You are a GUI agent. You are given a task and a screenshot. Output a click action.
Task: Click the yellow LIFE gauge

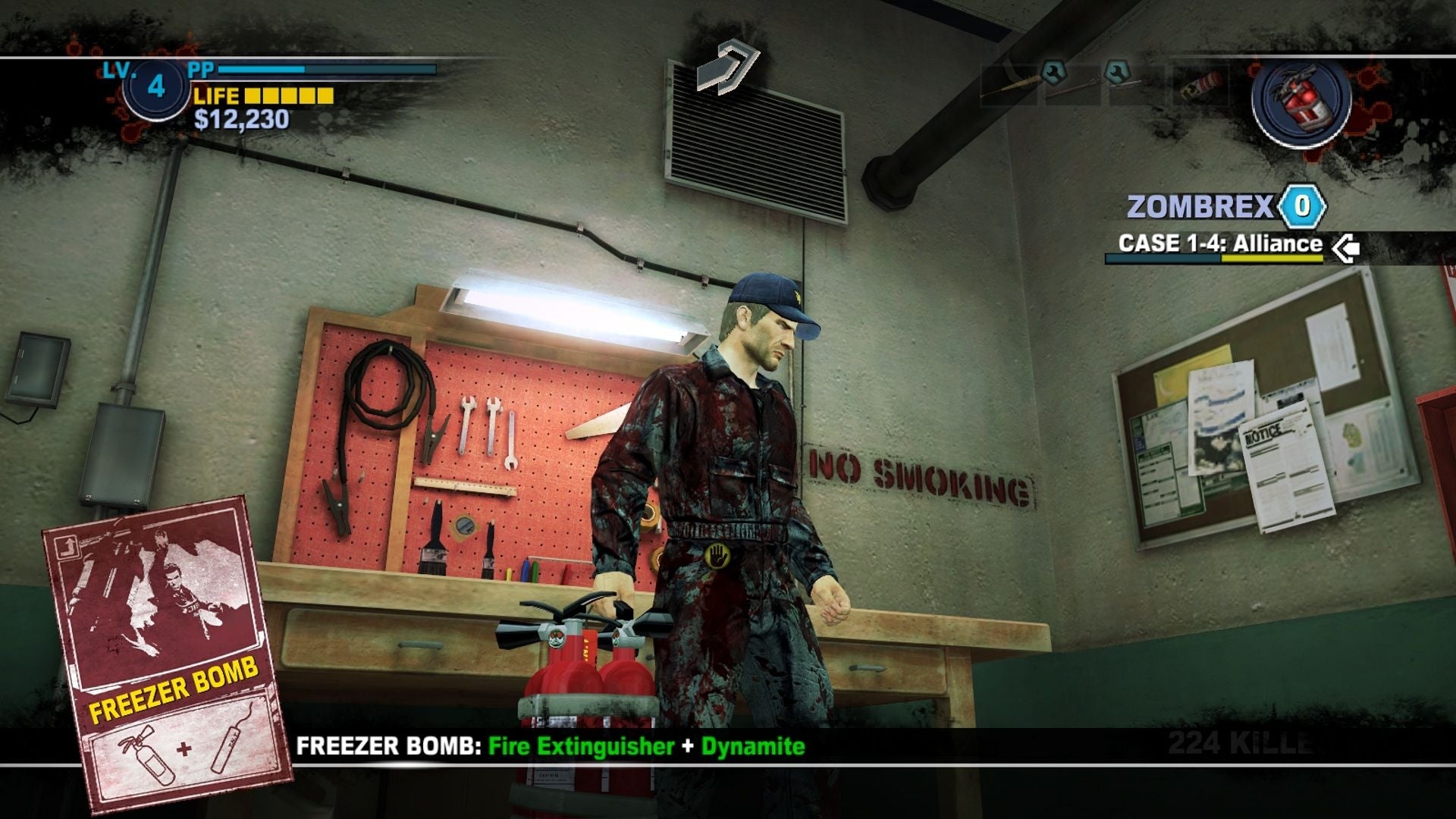pyautogui.click(x=290, y=97)
